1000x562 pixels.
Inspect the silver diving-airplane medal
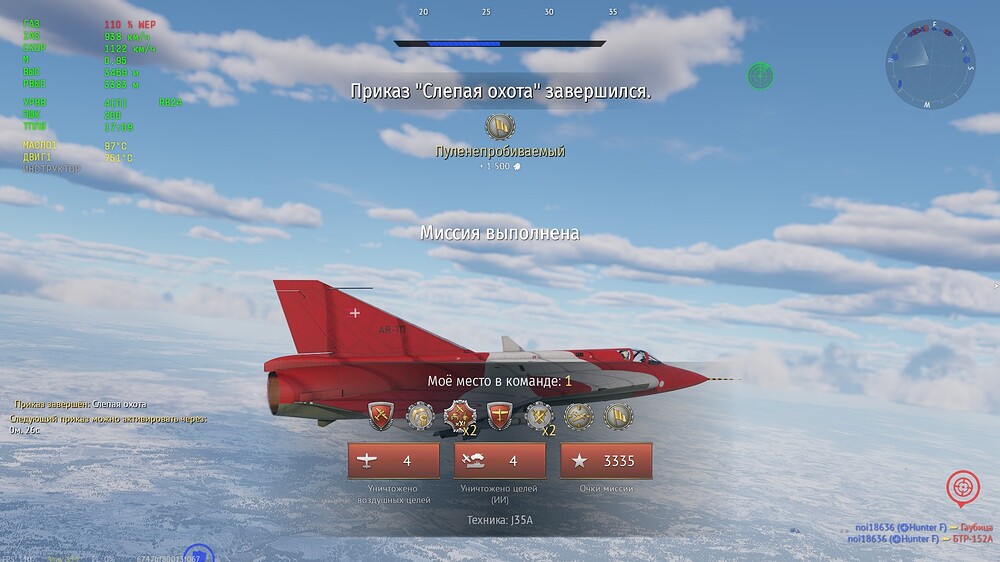click(579, 415)
